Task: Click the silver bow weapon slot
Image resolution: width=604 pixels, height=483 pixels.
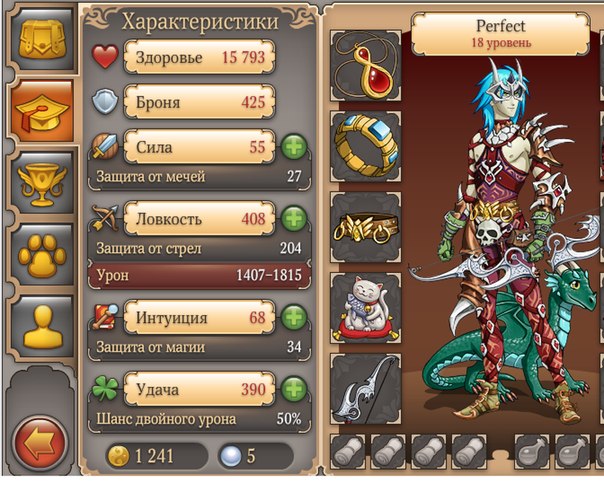Action: (x=366, y=388)
